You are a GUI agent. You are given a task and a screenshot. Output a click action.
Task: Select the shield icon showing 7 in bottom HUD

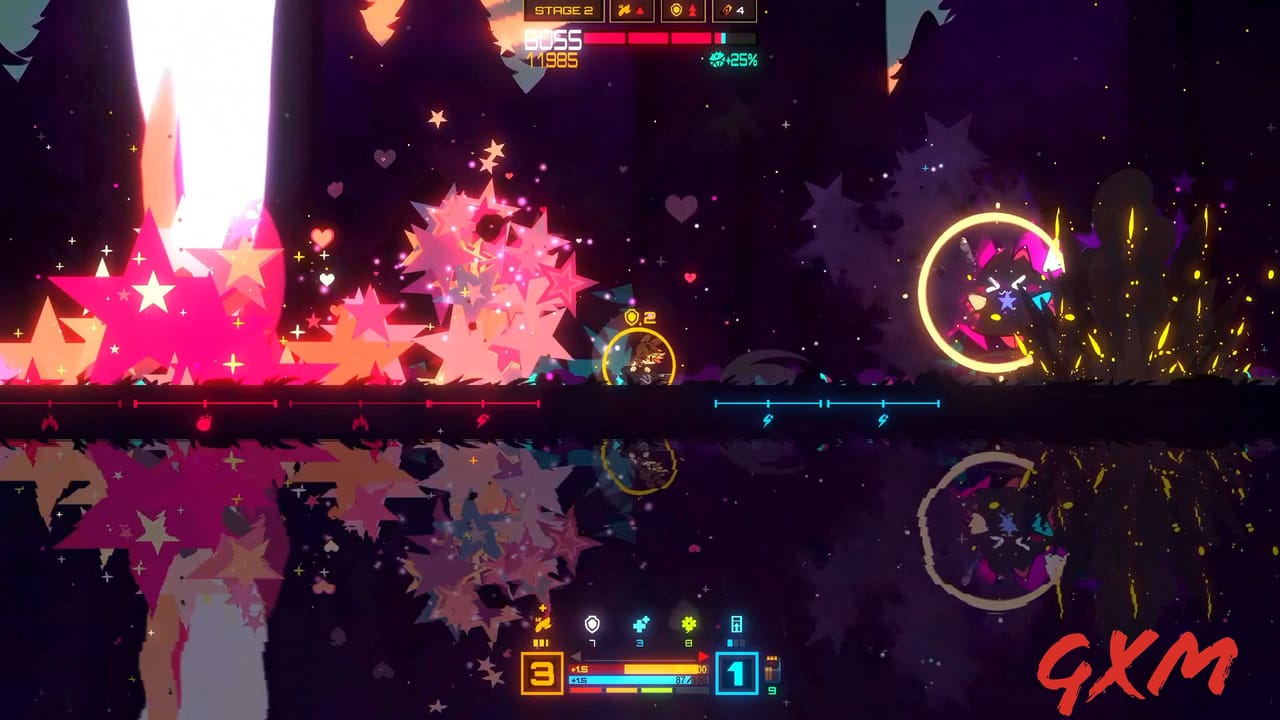[591, 625]
